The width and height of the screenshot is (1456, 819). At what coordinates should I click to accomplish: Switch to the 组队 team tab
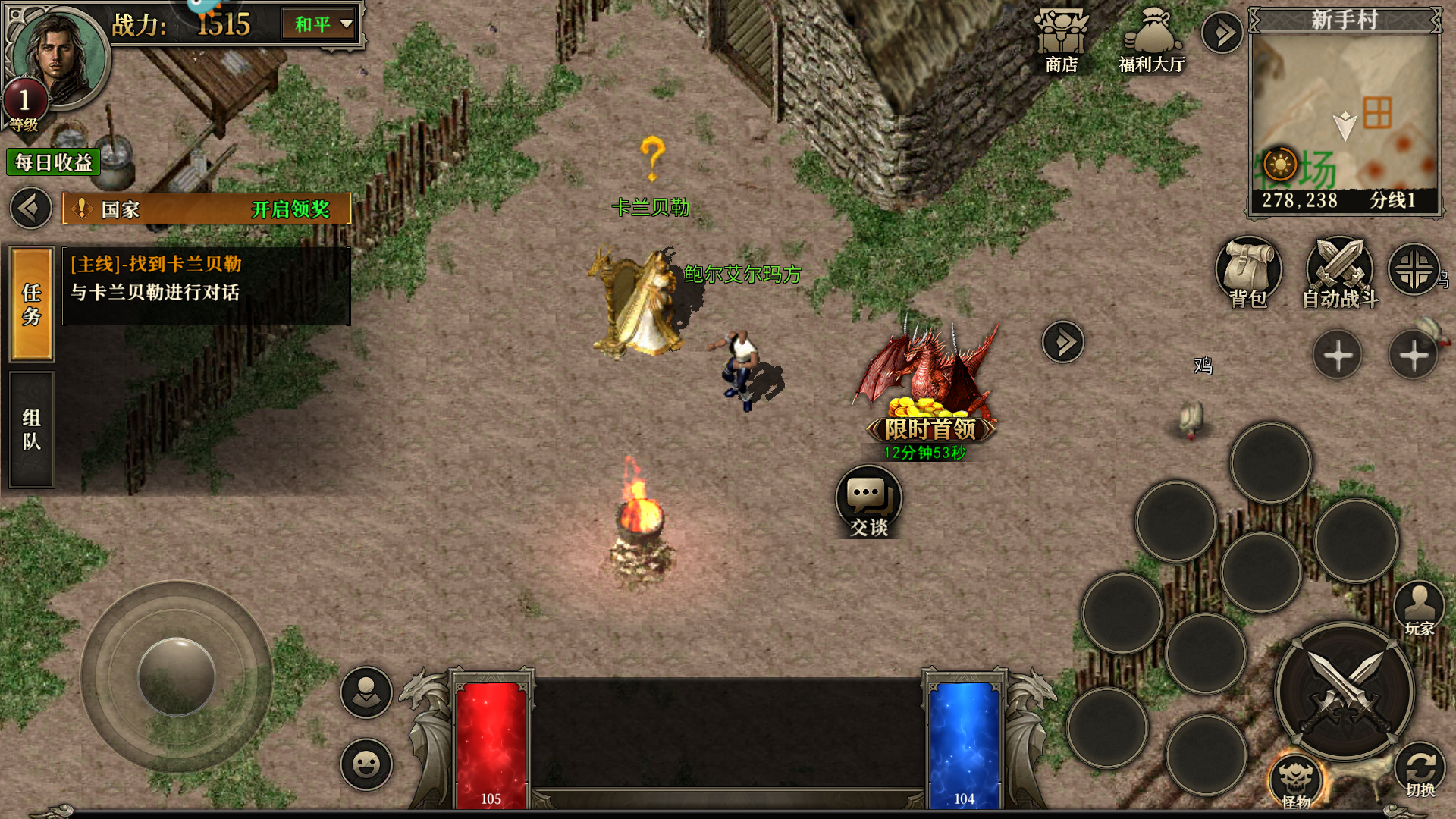coord(32,430)
